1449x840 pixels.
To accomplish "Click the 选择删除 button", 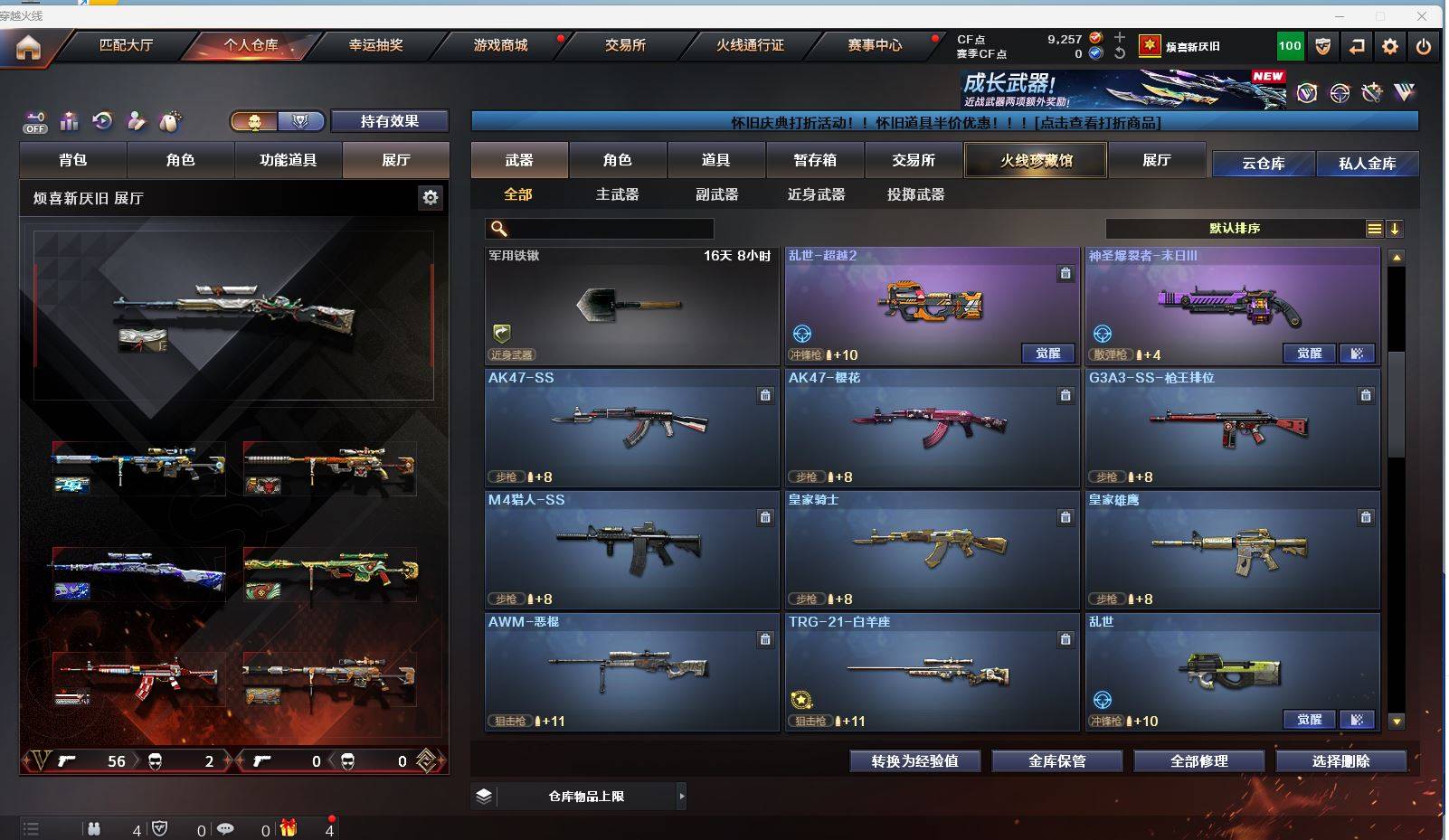I will (x=1340, y=761).
